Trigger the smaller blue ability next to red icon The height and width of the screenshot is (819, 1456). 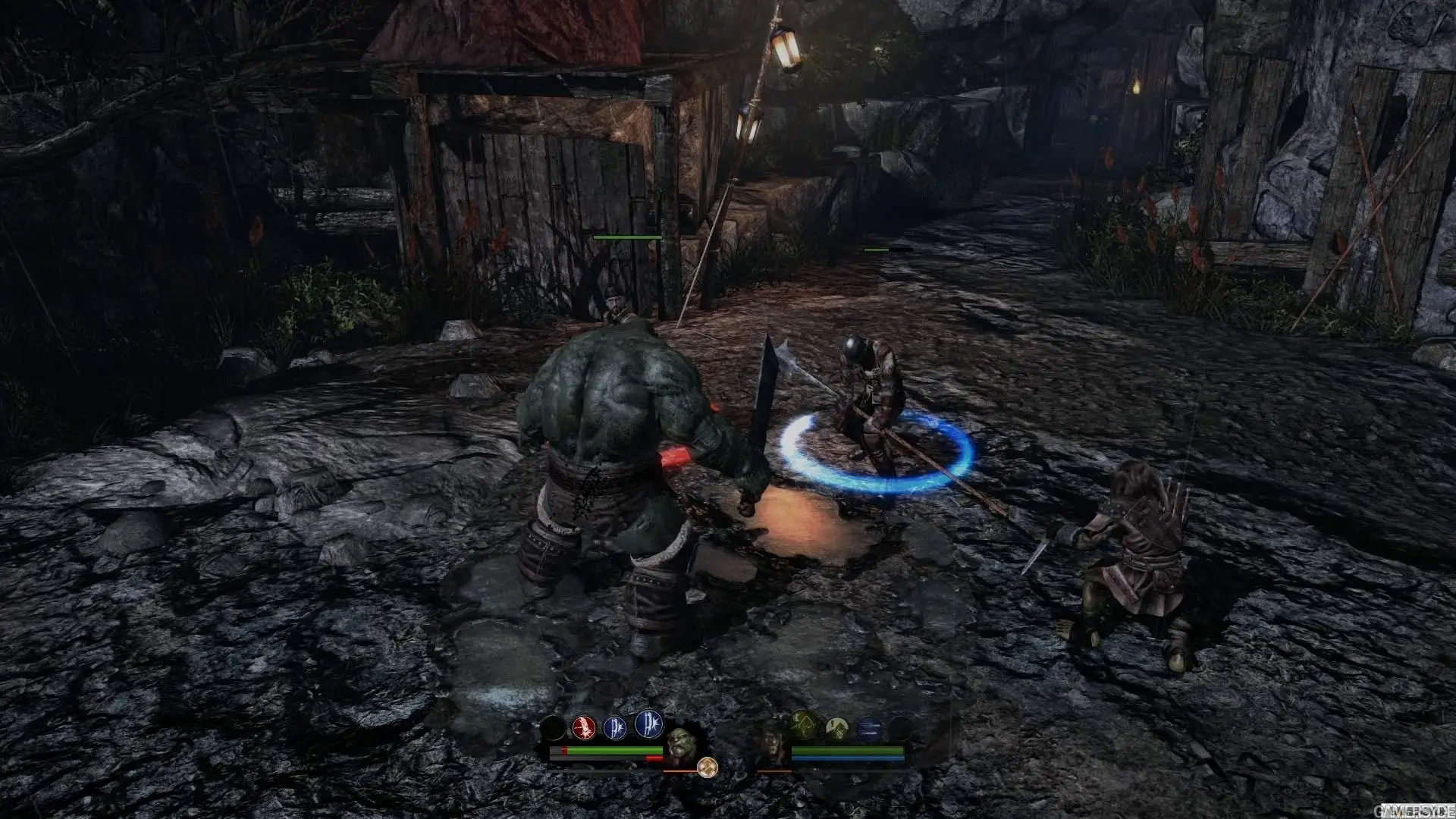click(x=615, y=729)
